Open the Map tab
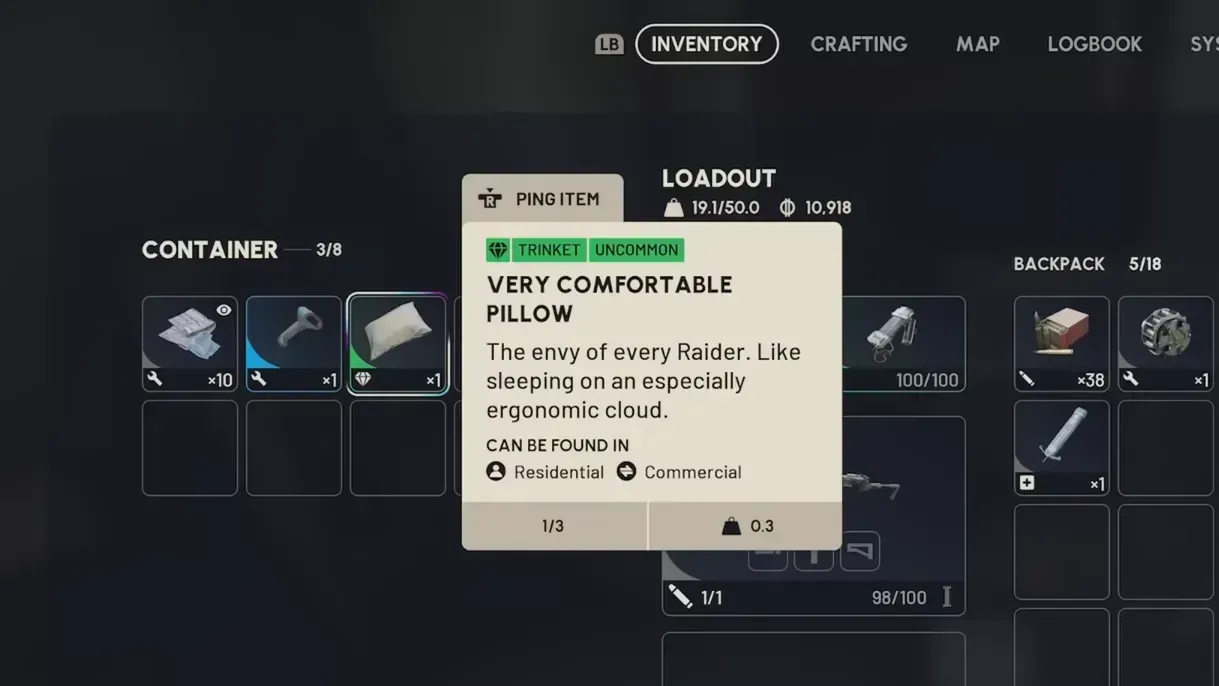Viewport: 1219px width, 686px height. click(x=977, y=44)
